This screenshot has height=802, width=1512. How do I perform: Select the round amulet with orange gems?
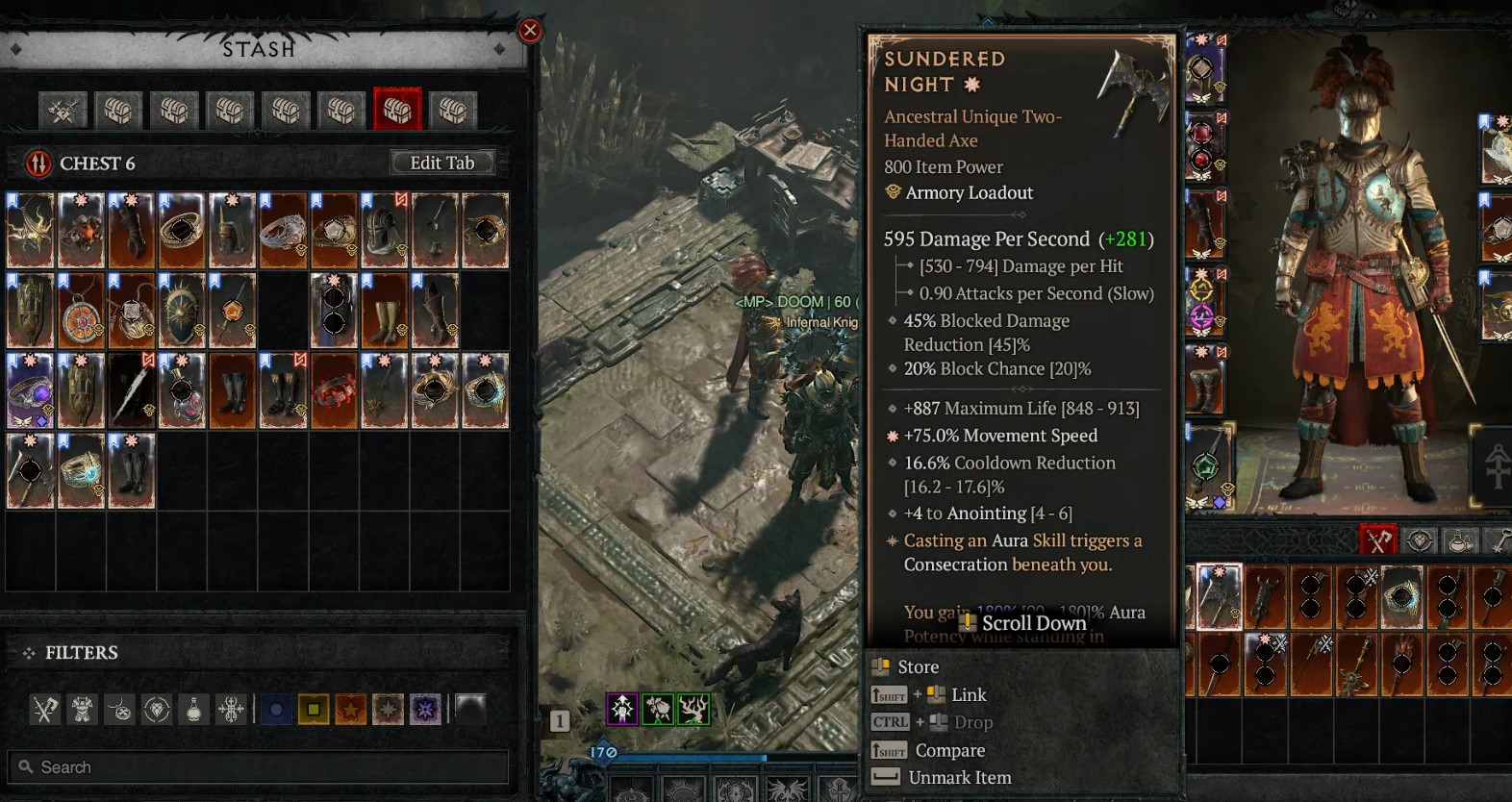[x=83, y=311]
